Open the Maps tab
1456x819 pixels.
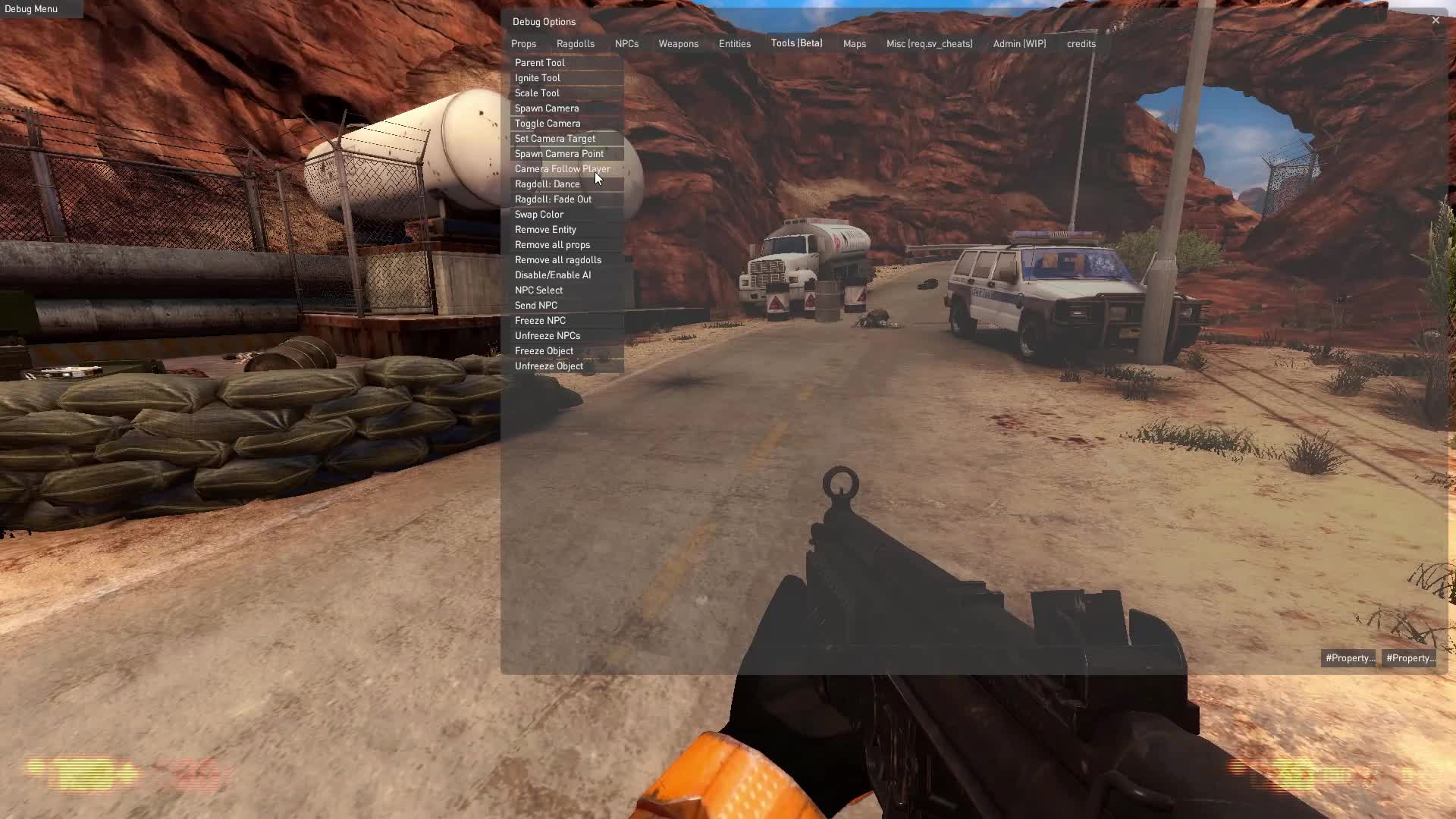(x=854, y=43)
